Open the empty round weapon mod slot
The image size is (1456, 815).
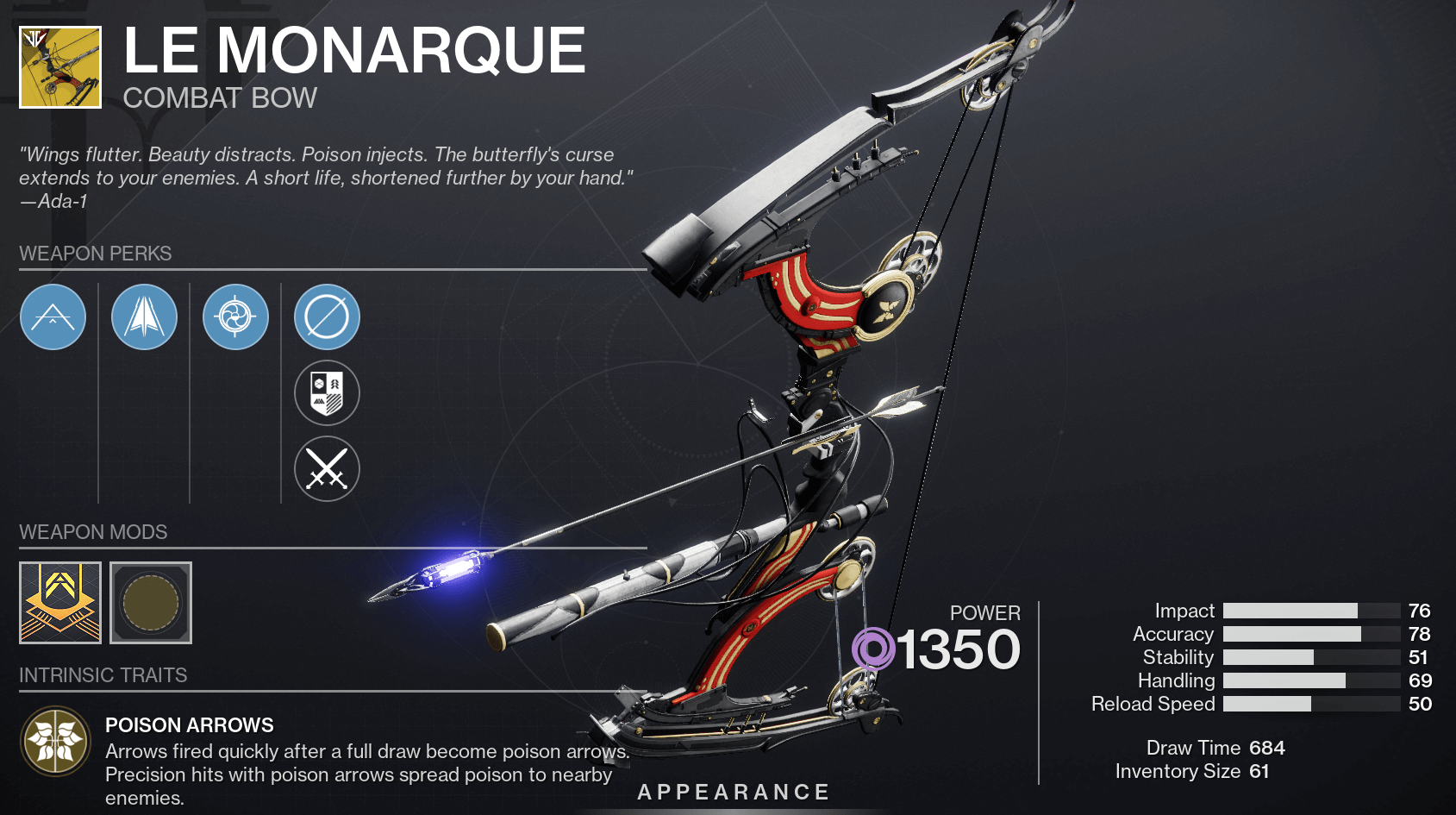151,603
